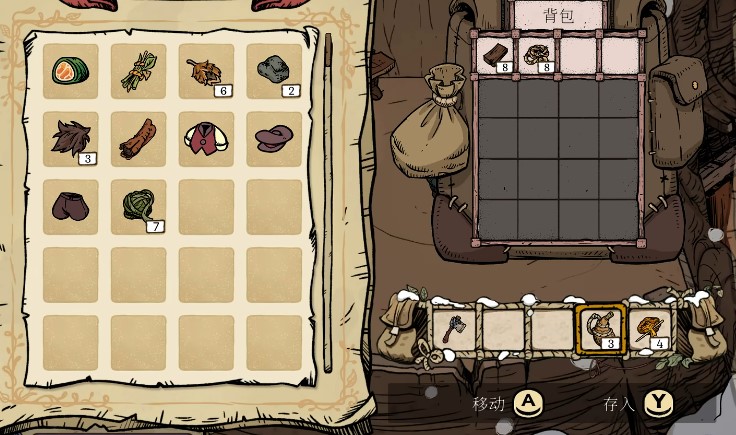This screenshot has height=435, width=736.
Task: Pick the green yarn ball stack
Action: click(x=138, y=206)
